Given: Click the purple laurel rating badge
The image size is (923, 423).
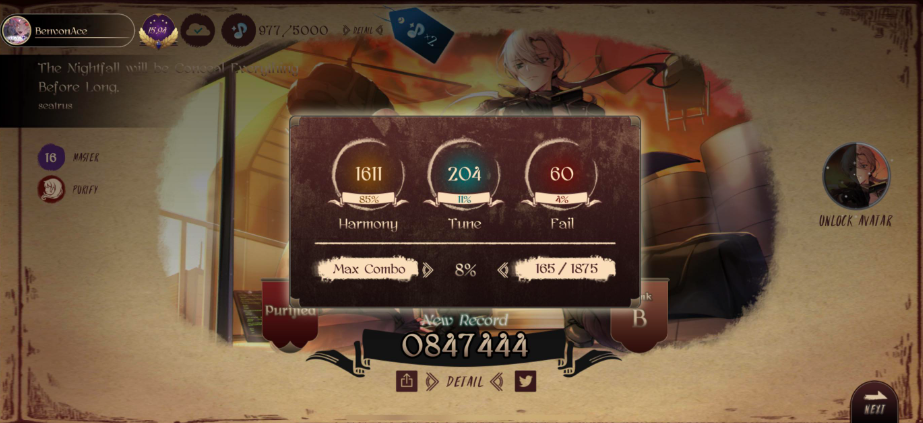Looking at the screenshot, I should (x=158, y=30).
